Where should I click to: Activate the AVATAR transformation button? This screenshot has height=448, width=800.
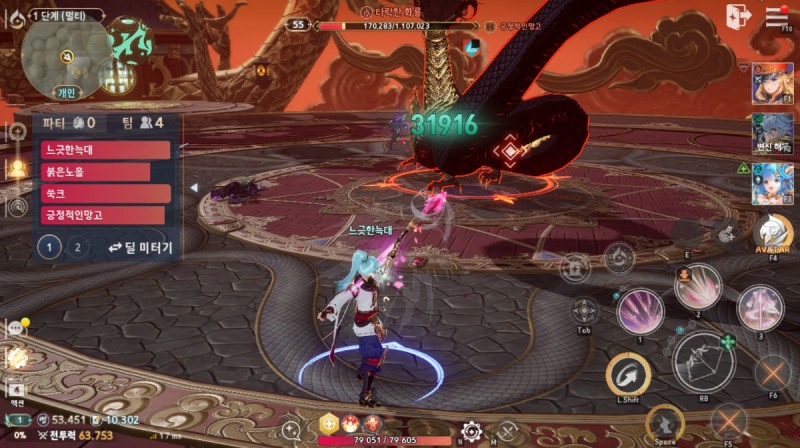click(x=772, y=234)
